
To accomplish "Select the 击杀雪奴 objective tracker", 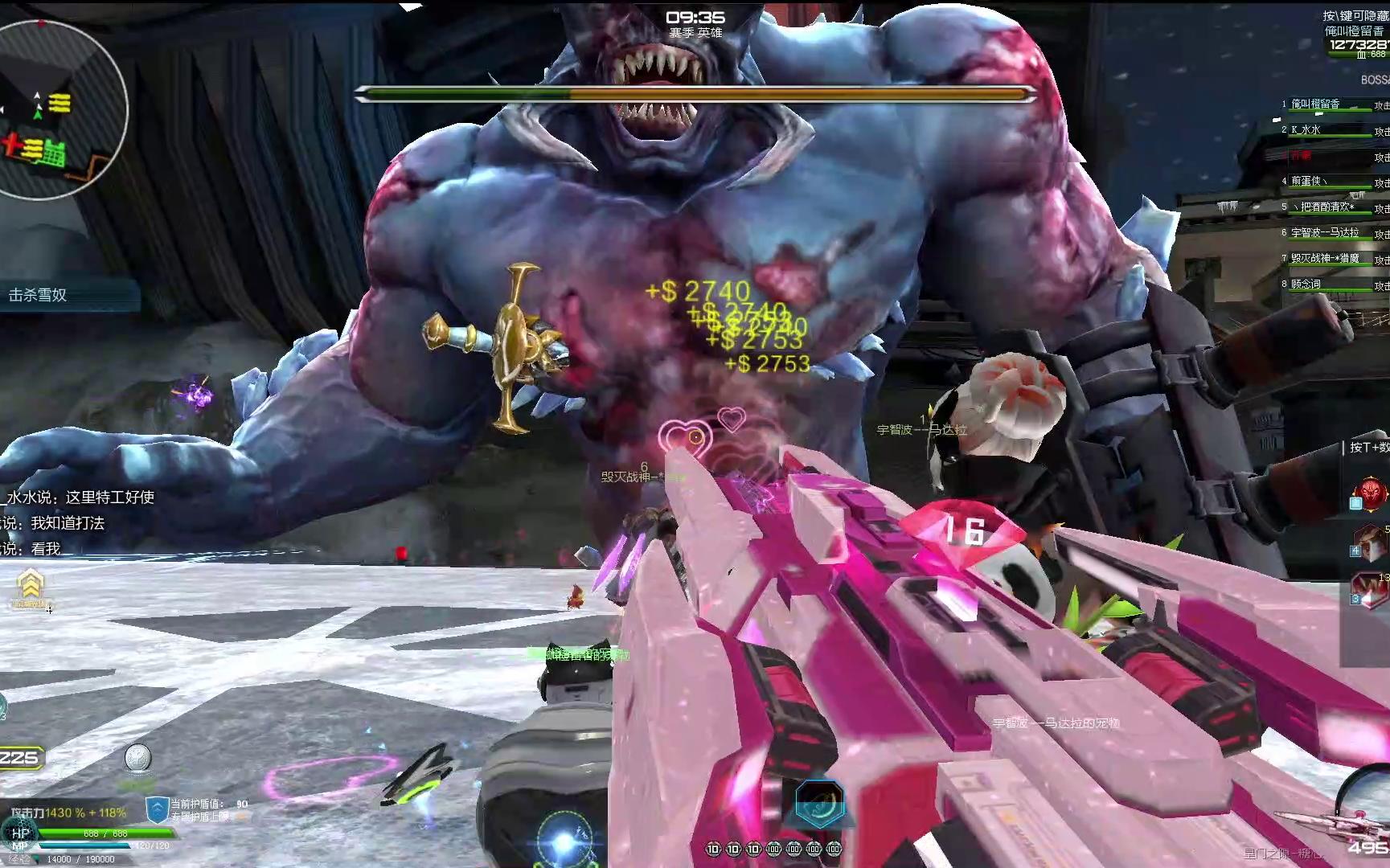I will [x=39, y=295].
